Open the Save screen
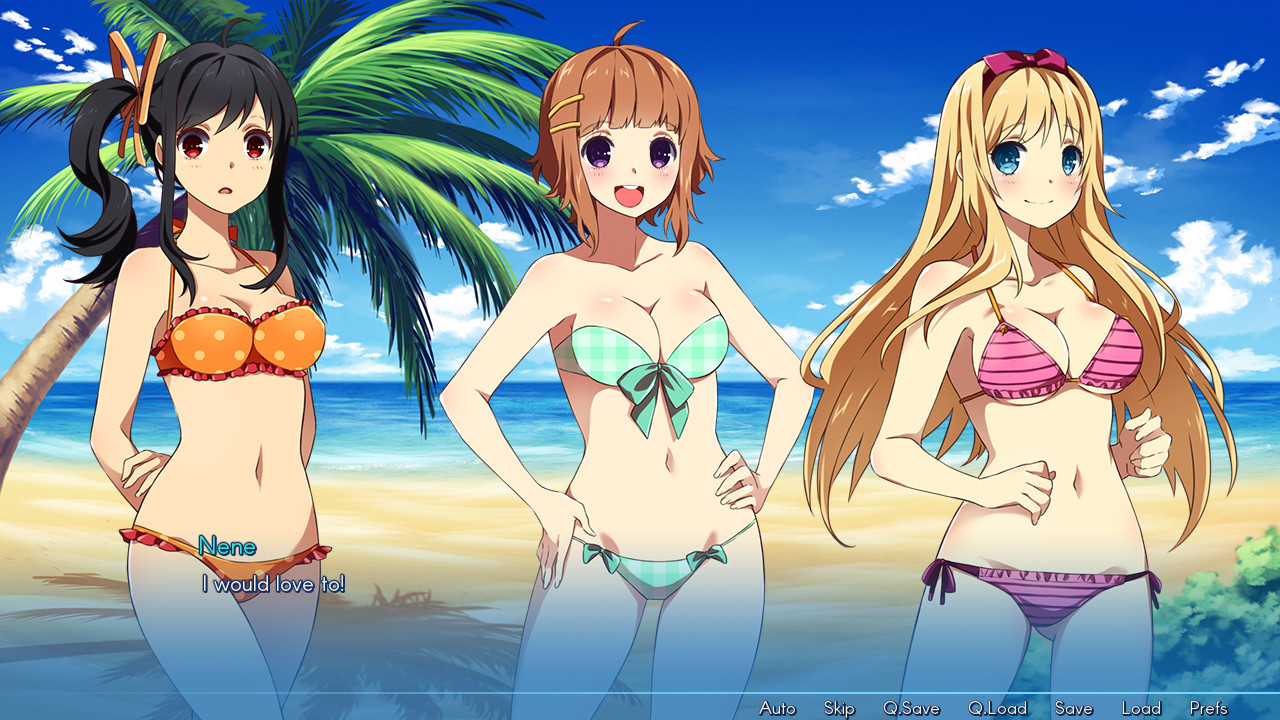 coord(1073,706)
